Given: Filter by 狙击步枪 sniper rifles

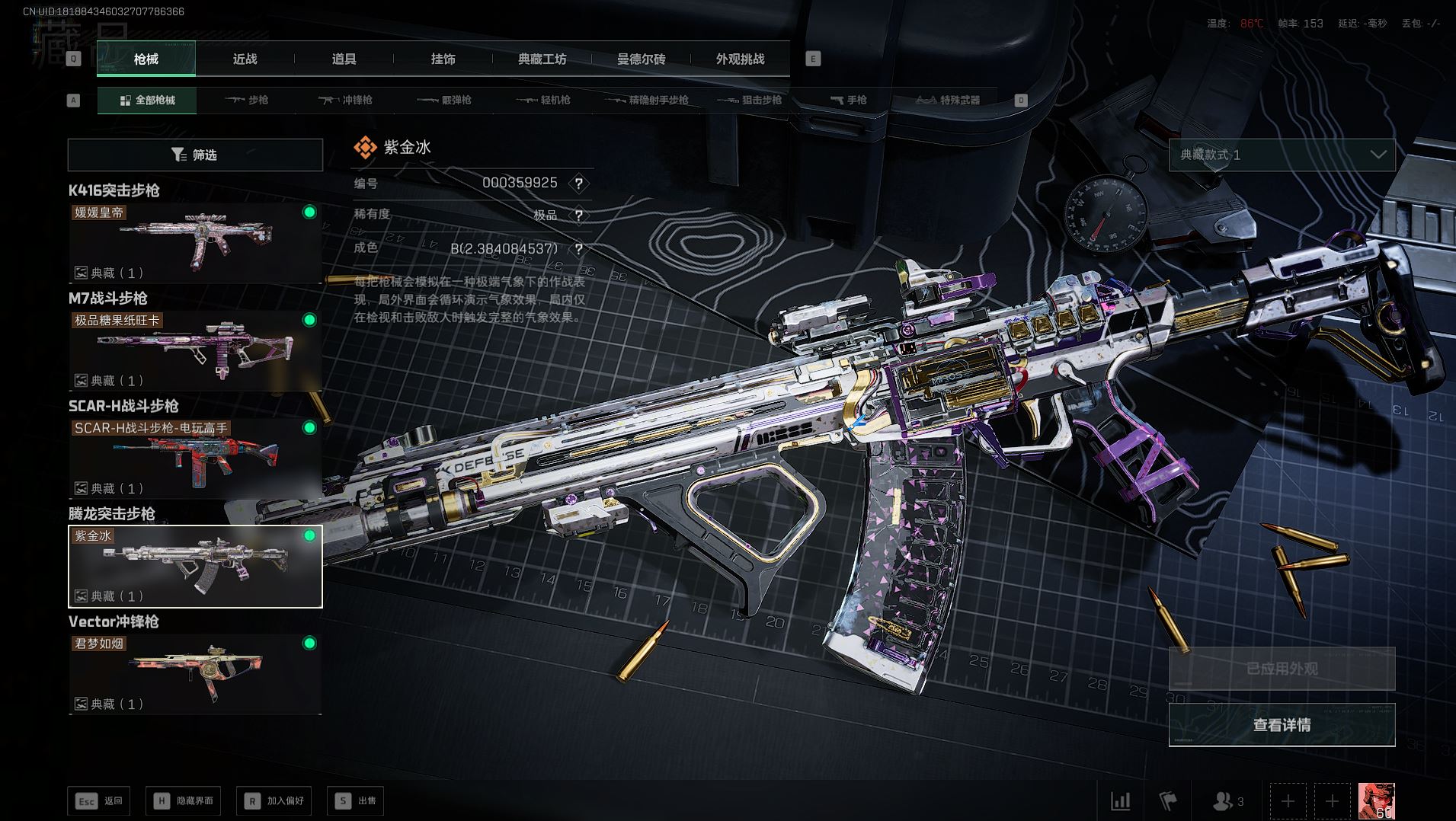Looking at the screenshot, I should (750, 101).
